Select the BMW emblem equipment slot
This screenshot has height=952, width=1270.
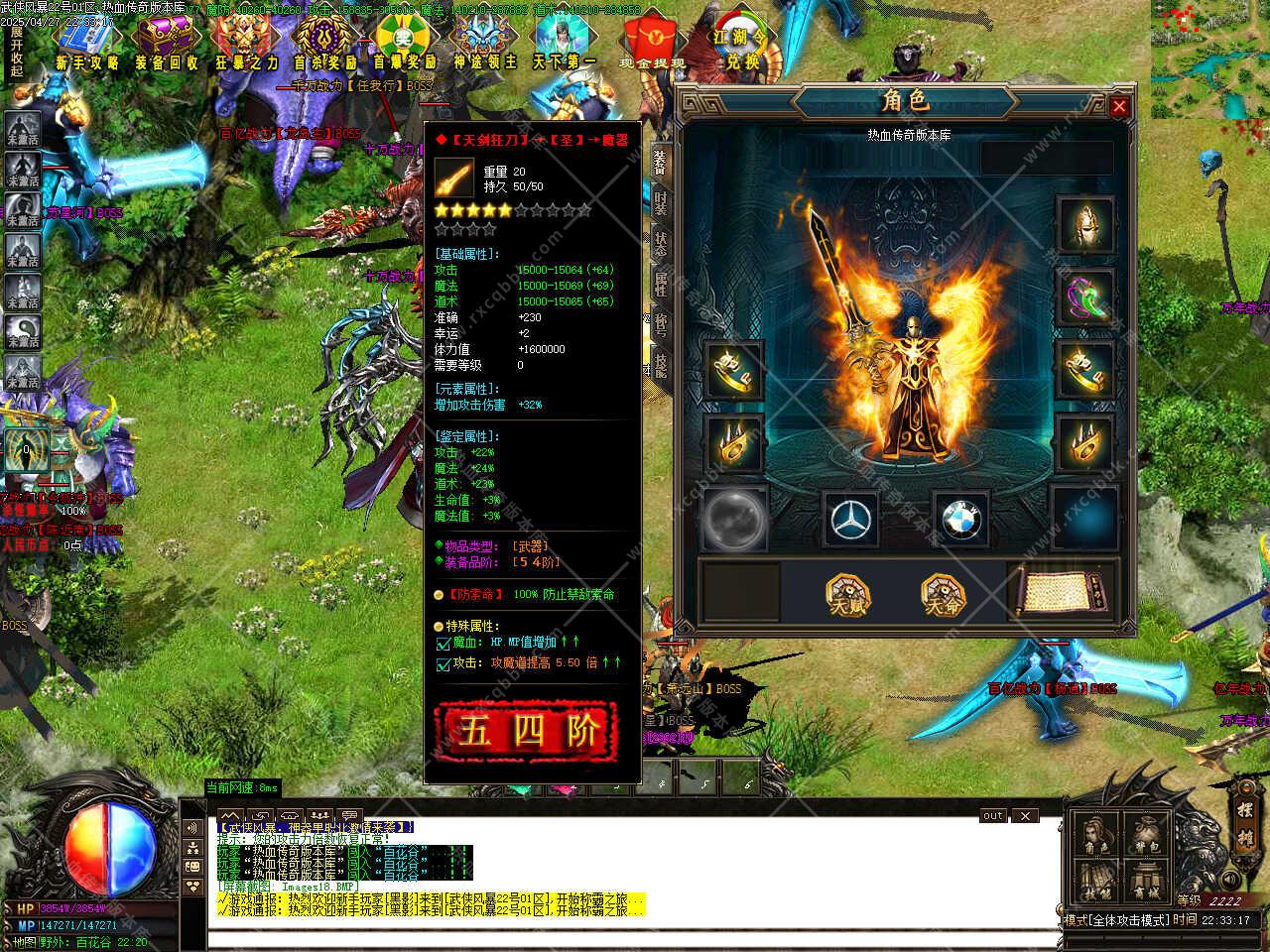(959, 519)
